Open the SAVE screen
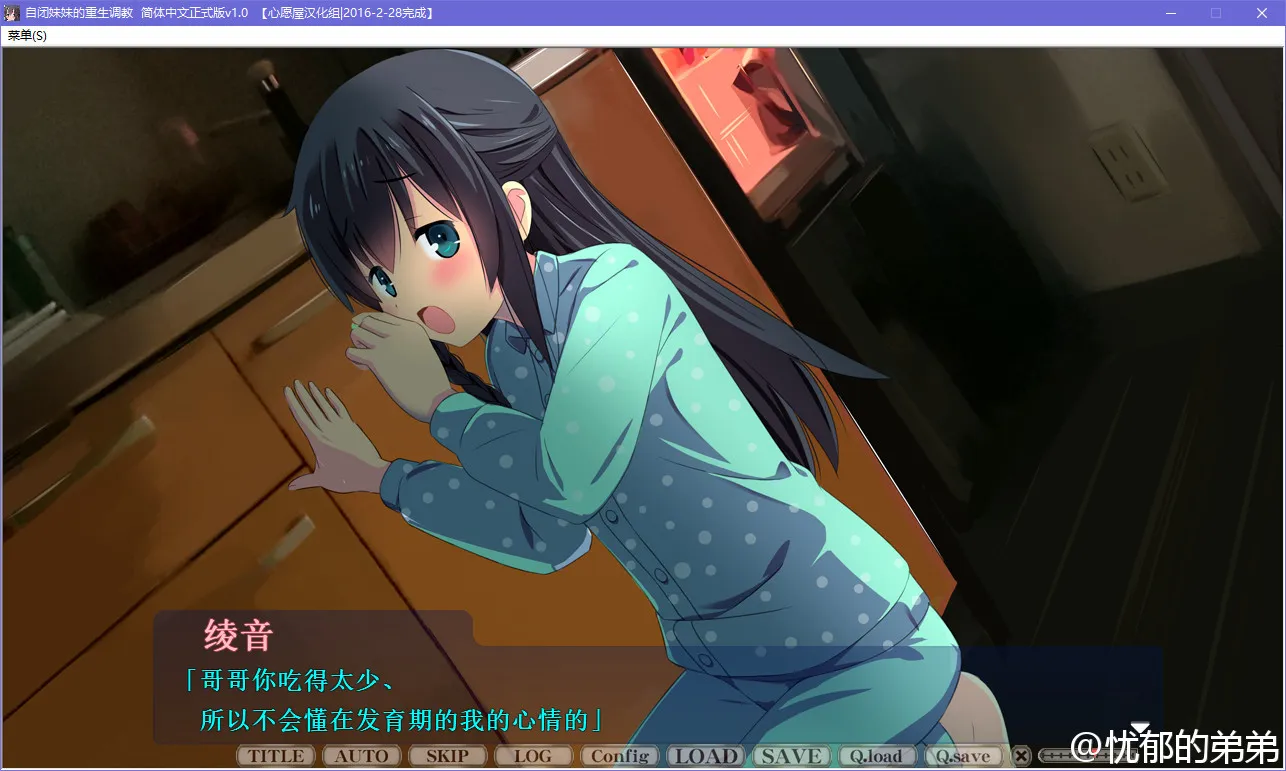Viewport: 1286px width, 771px height. 790,755
